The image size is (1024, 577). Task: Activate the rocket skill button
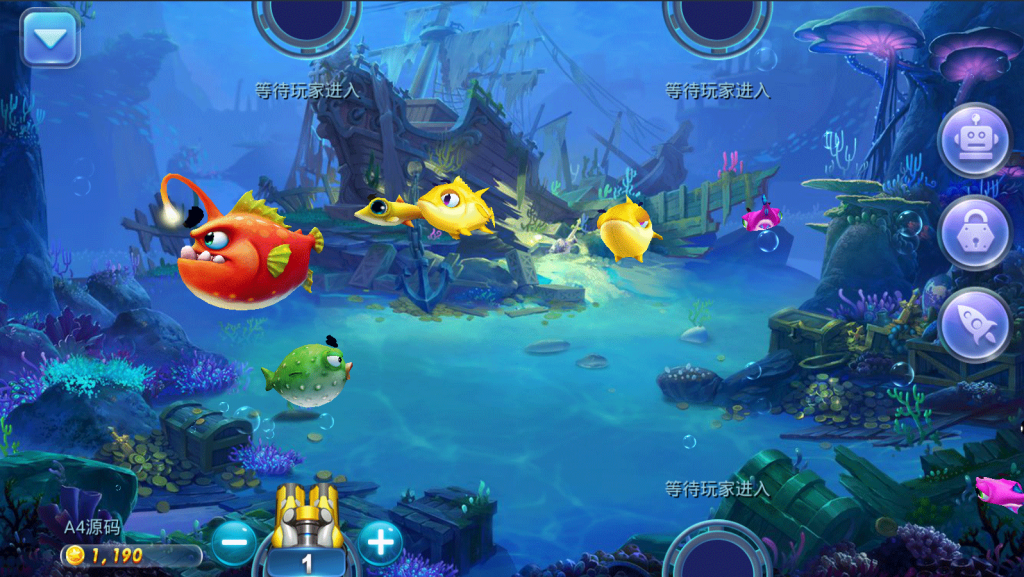click(974, 325)
